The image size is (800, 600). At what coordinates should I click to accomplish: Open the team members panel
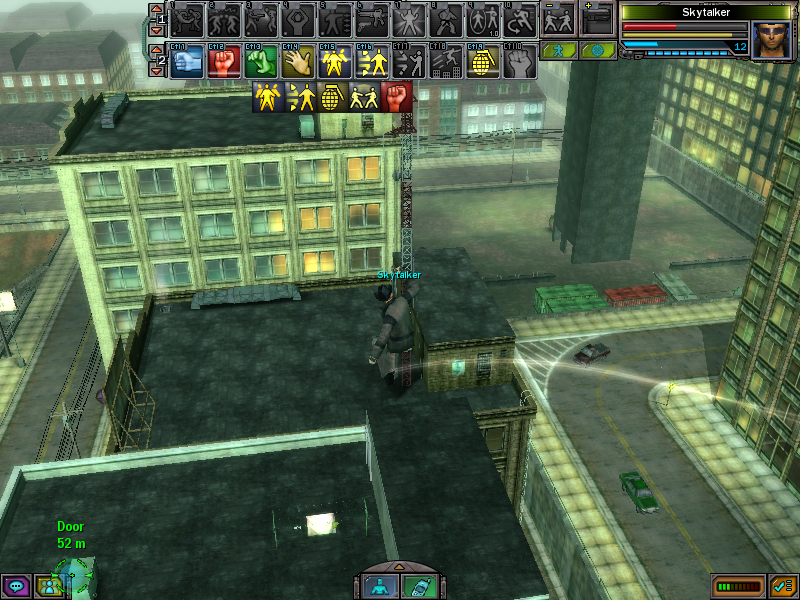pos(46,586)
